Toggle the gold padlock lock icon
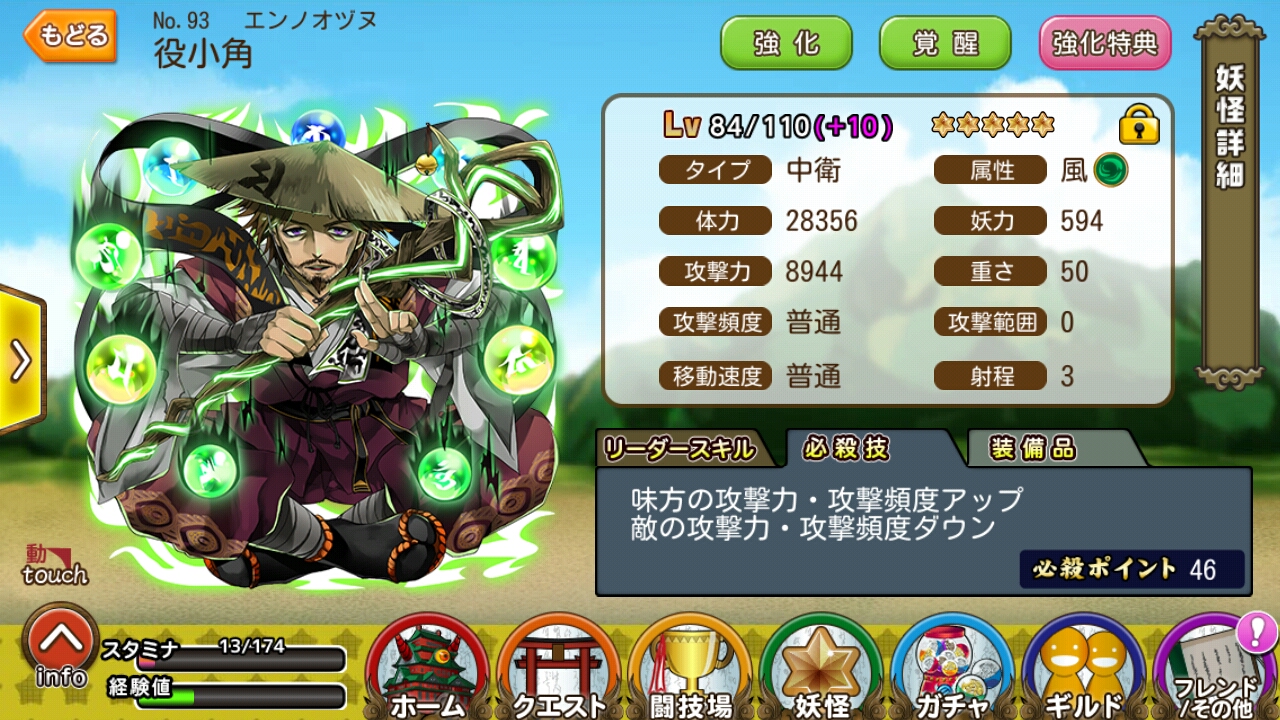 point(1139,125)
